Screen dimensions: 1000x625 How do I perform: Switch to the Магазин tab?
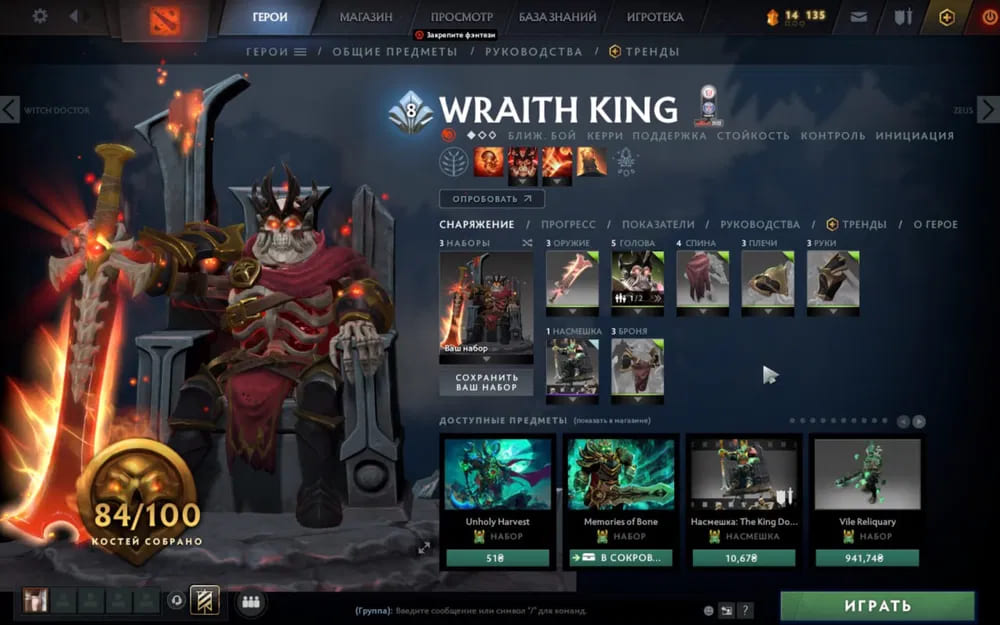(366, 17)
